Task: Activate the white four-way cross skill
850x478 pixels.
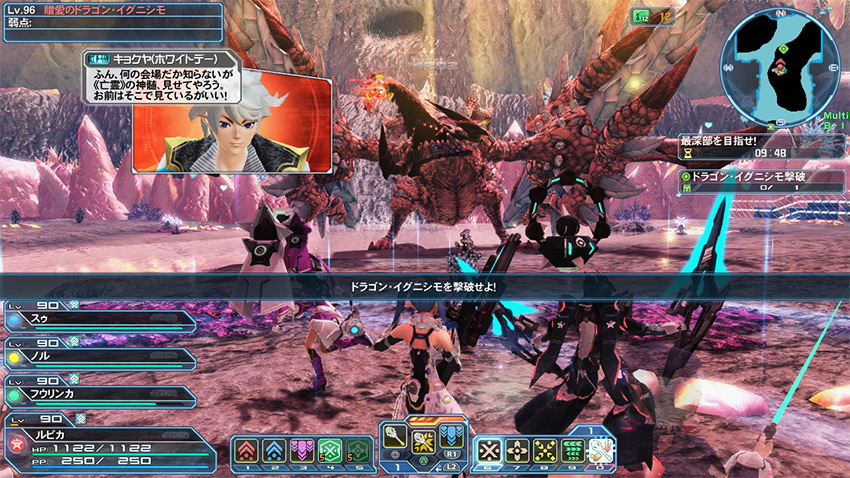Action: [518, 452]
